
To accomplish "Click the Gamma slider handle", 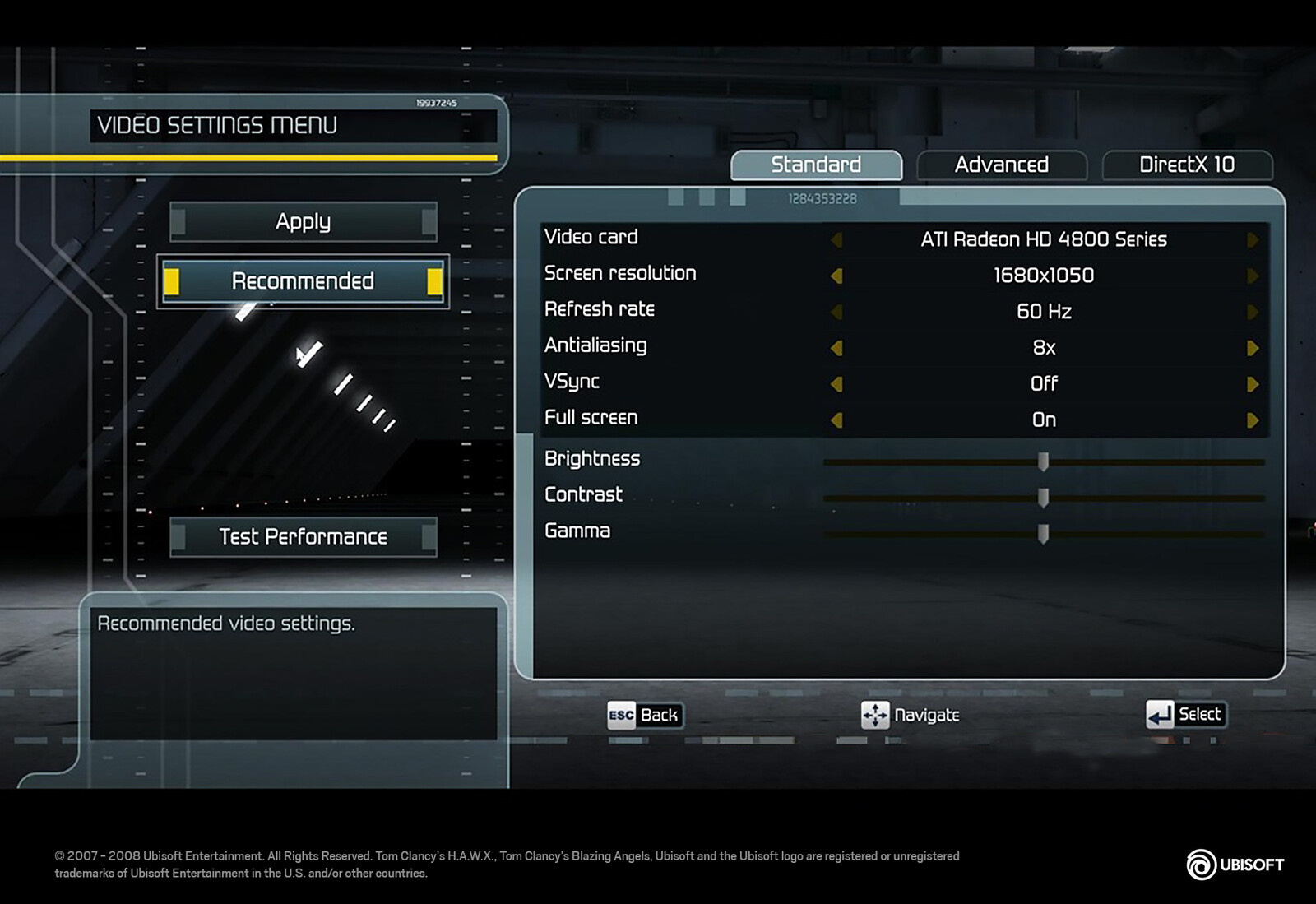I will [x=1043, y=534].
